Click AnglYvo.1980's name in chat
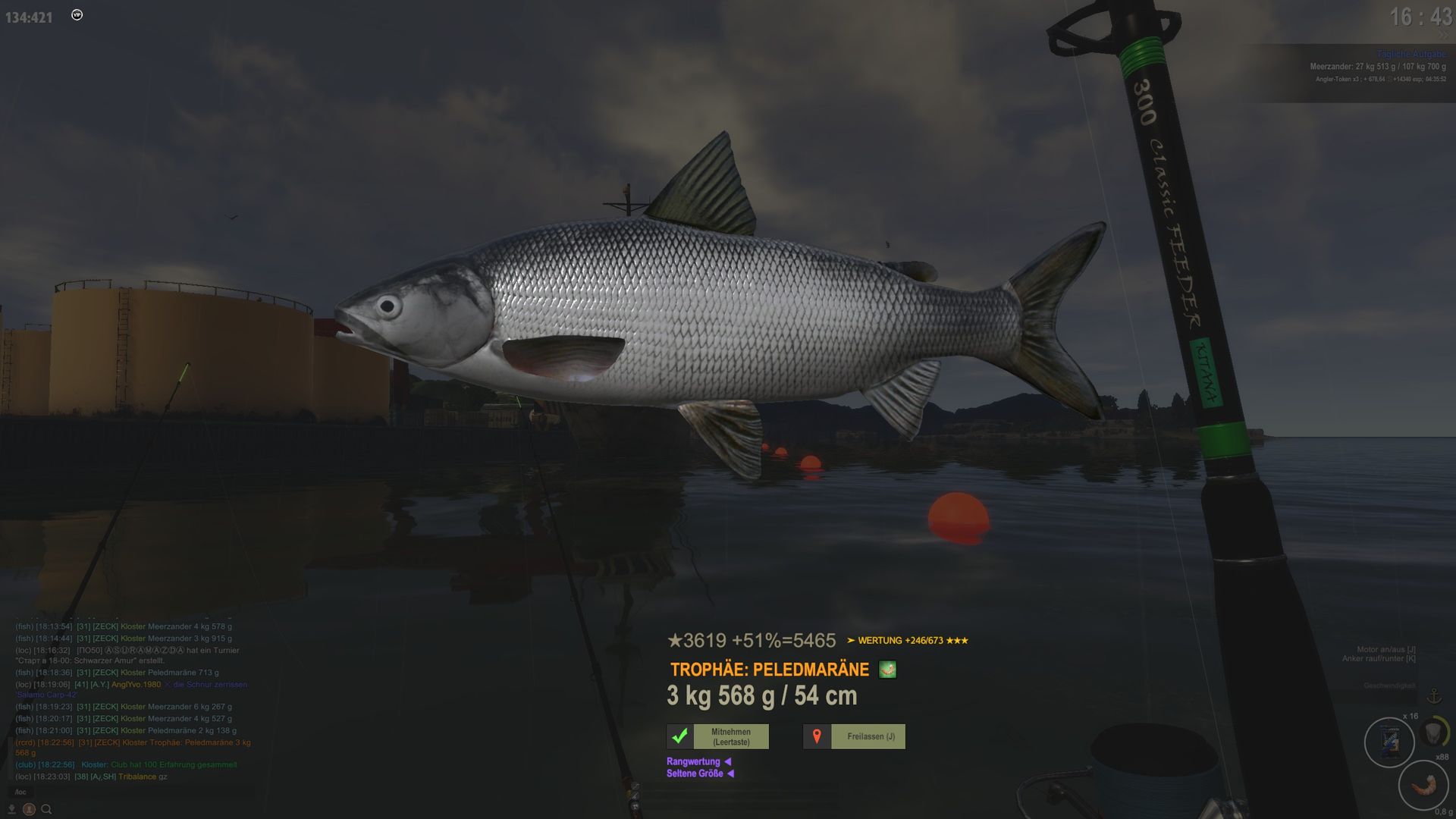 pyautogui.click(x=136, y=685)
